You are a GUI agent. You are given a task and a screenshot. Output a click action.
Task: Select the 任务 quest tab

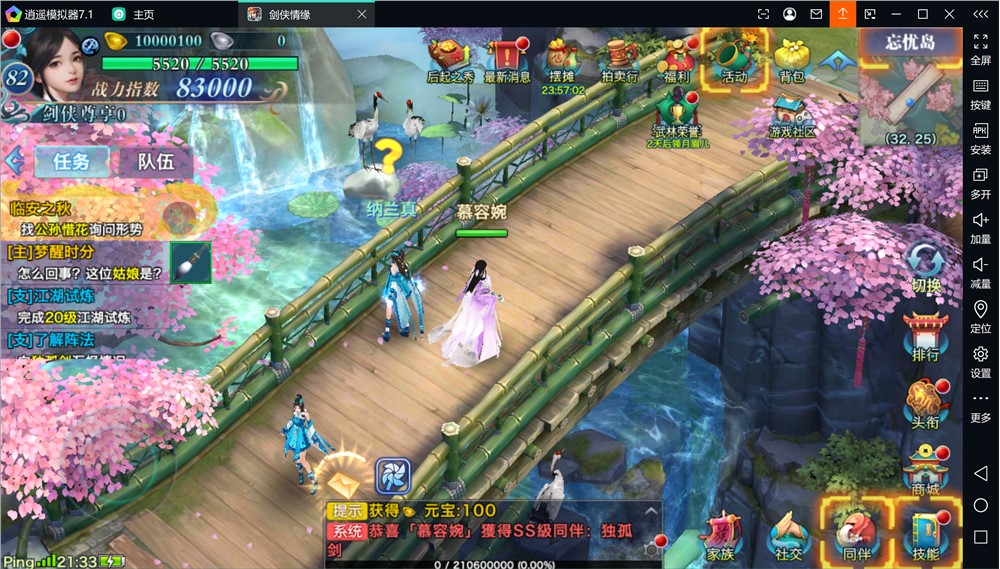point(72,161)
